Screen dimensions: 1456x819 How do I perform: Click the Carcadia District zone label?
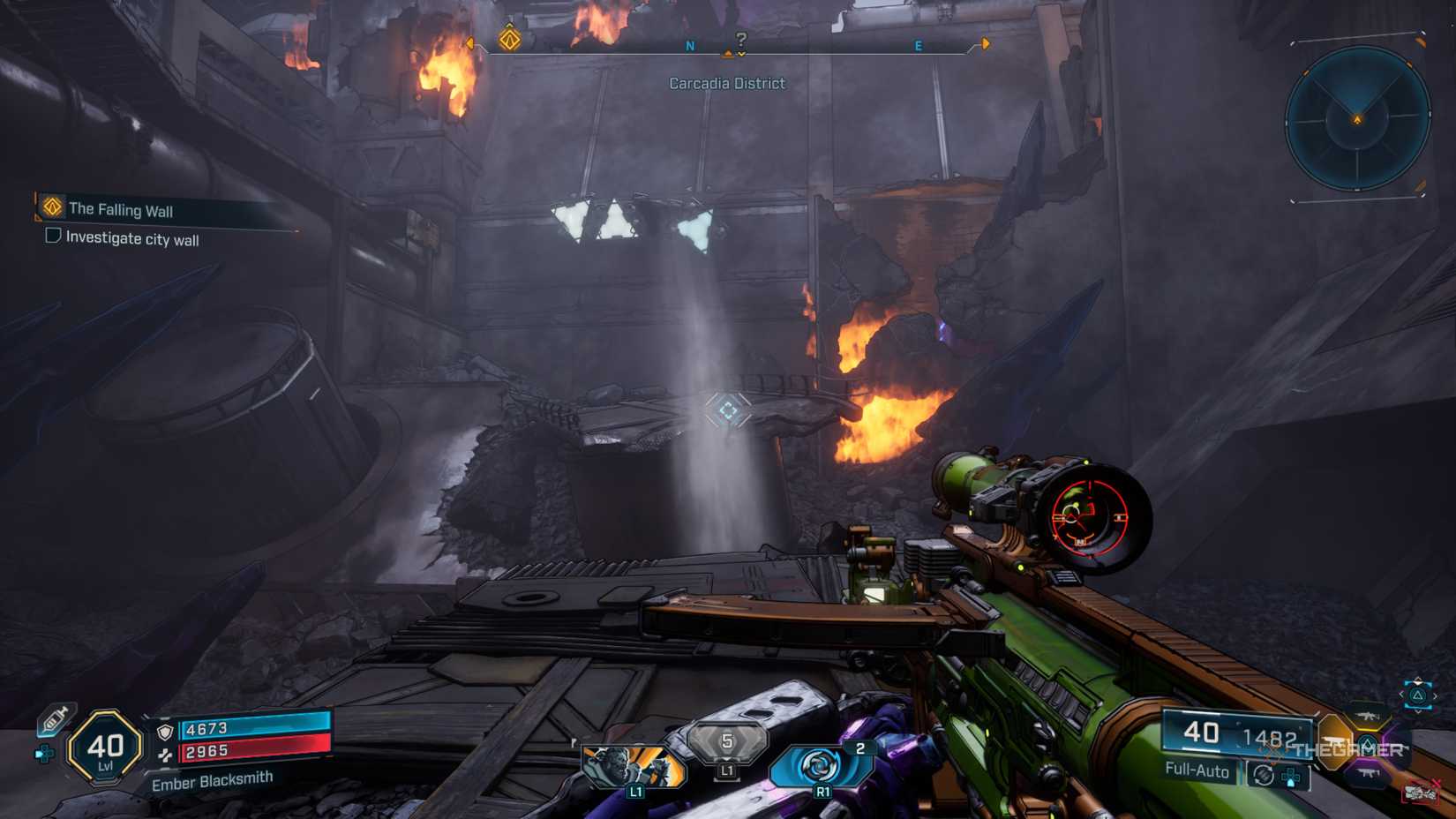point(727,83)
